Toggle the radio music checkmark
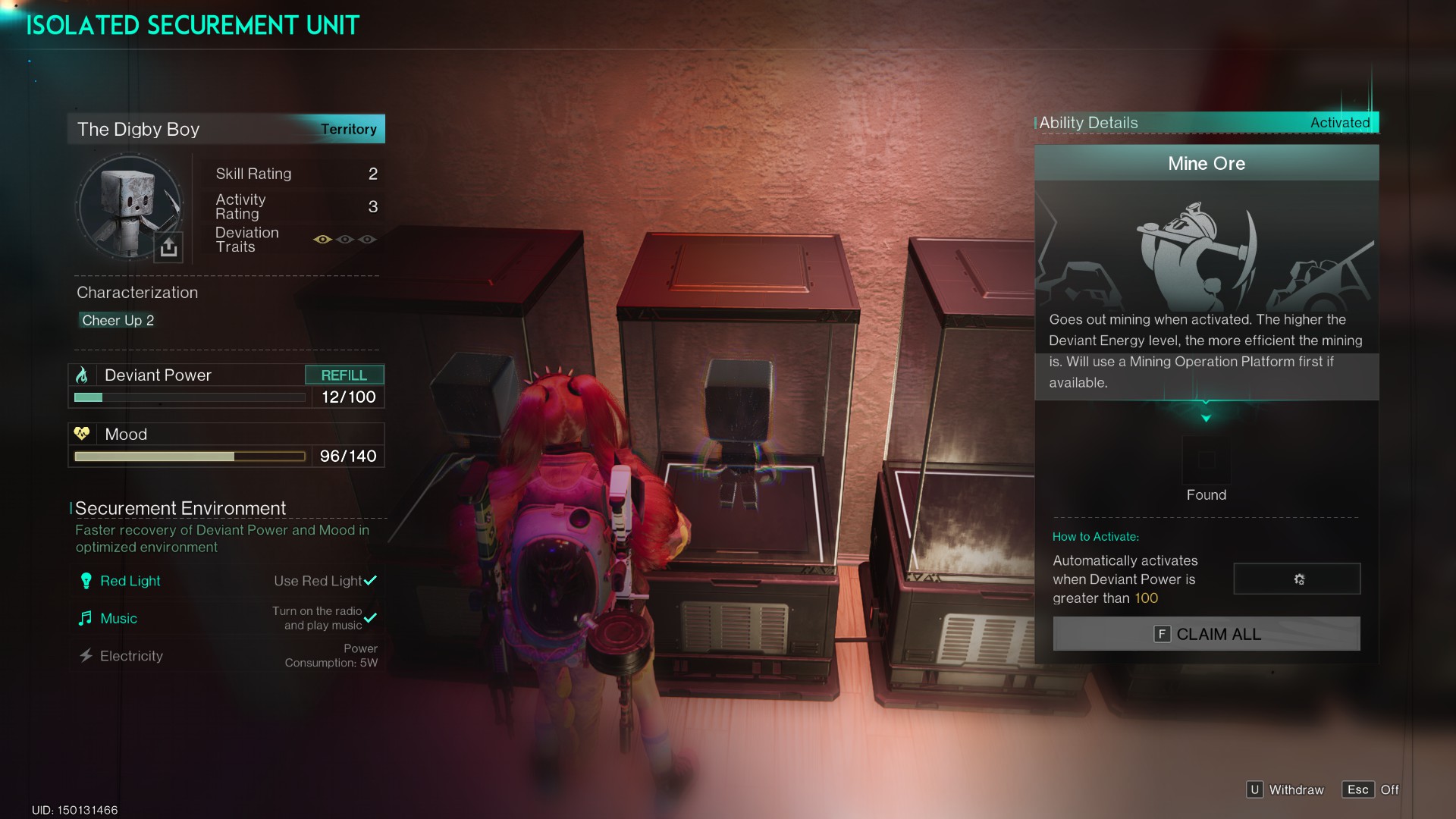Screen dimensions: 1456x819 371,617
